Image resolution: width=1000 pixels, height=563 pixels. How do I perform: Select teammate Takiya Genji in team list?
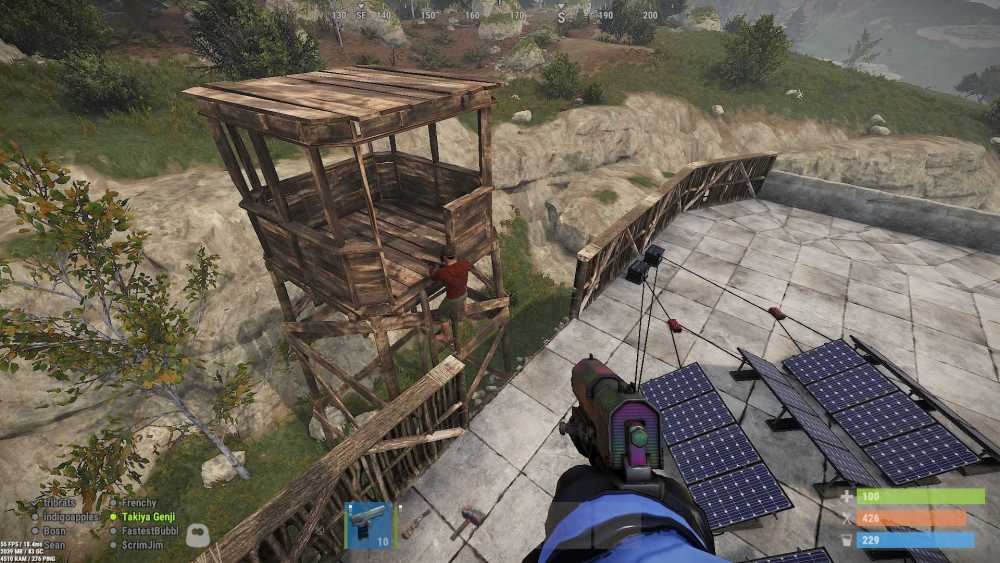(149, 517)
